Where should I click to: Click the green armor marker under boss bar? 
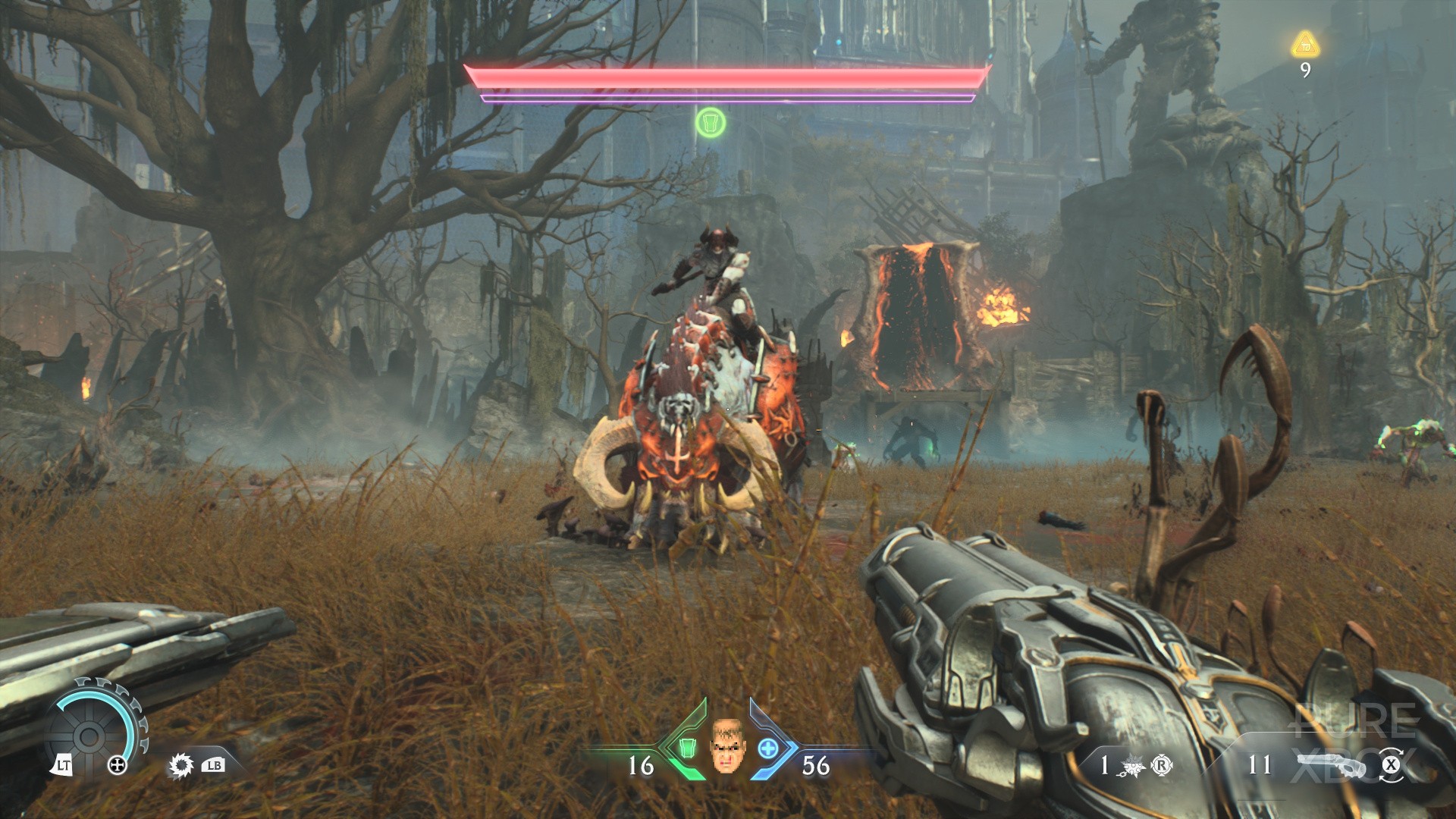[x=711, y=122]
